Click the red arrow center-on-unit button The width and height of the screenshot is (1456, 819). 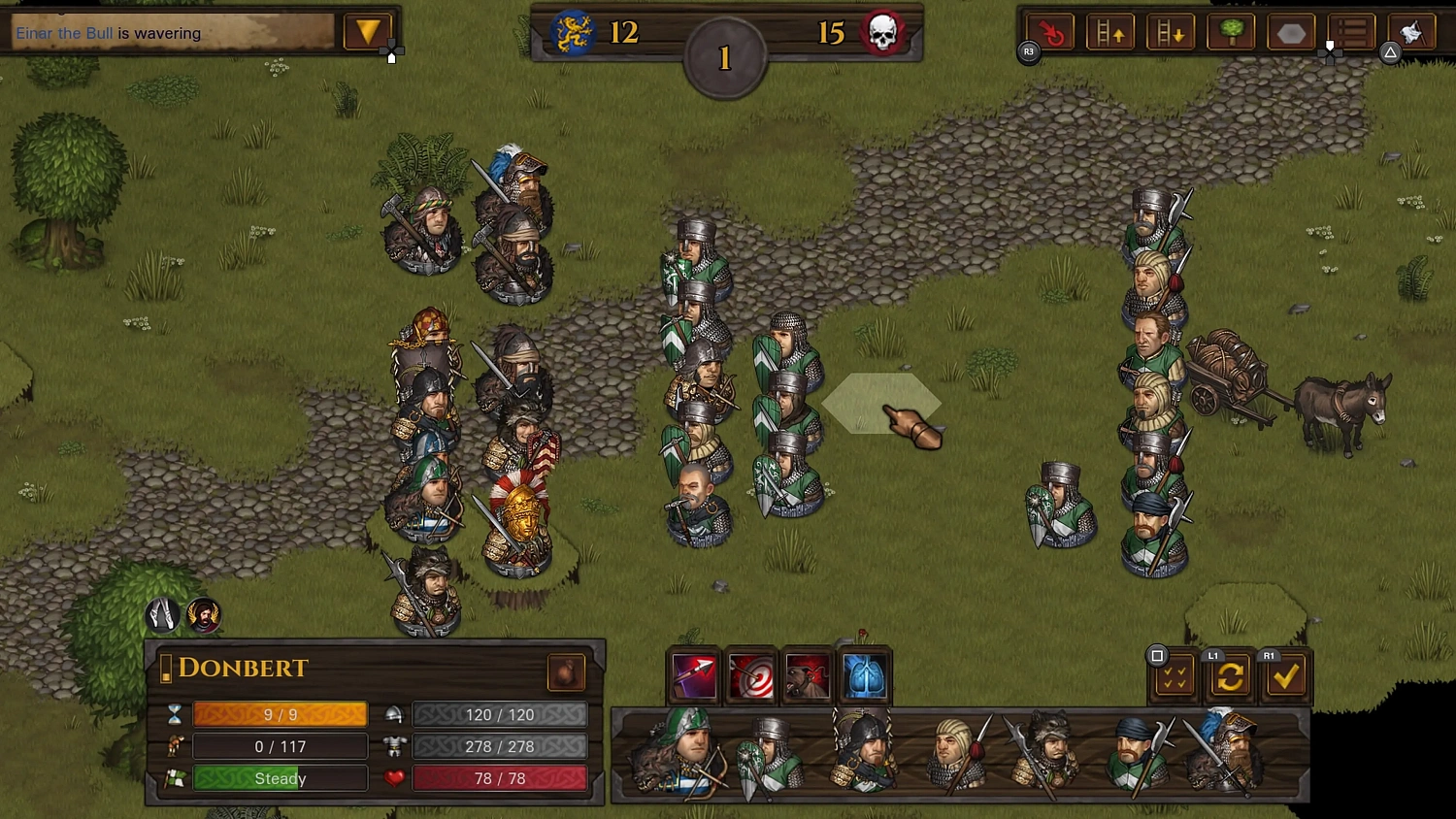tap(1051, 33)
